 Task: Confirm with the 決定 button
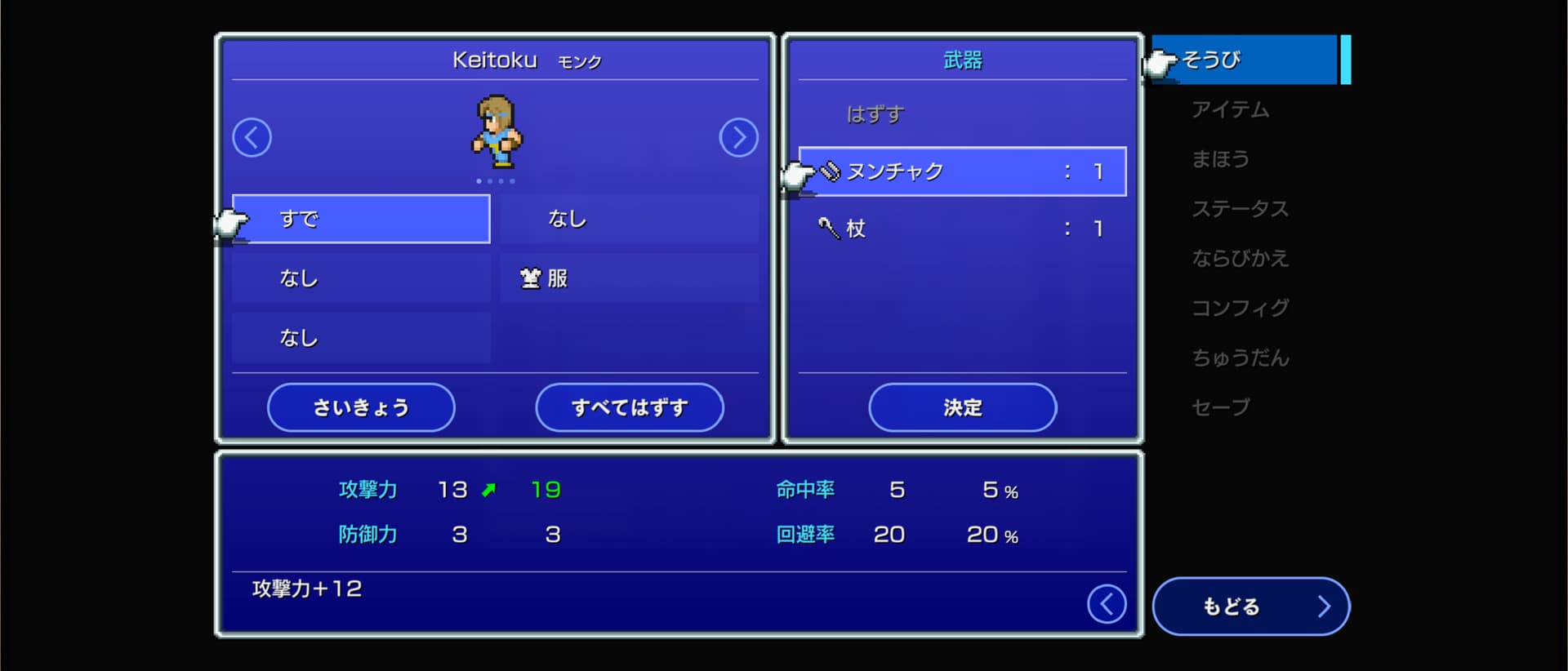pos(962,407)
